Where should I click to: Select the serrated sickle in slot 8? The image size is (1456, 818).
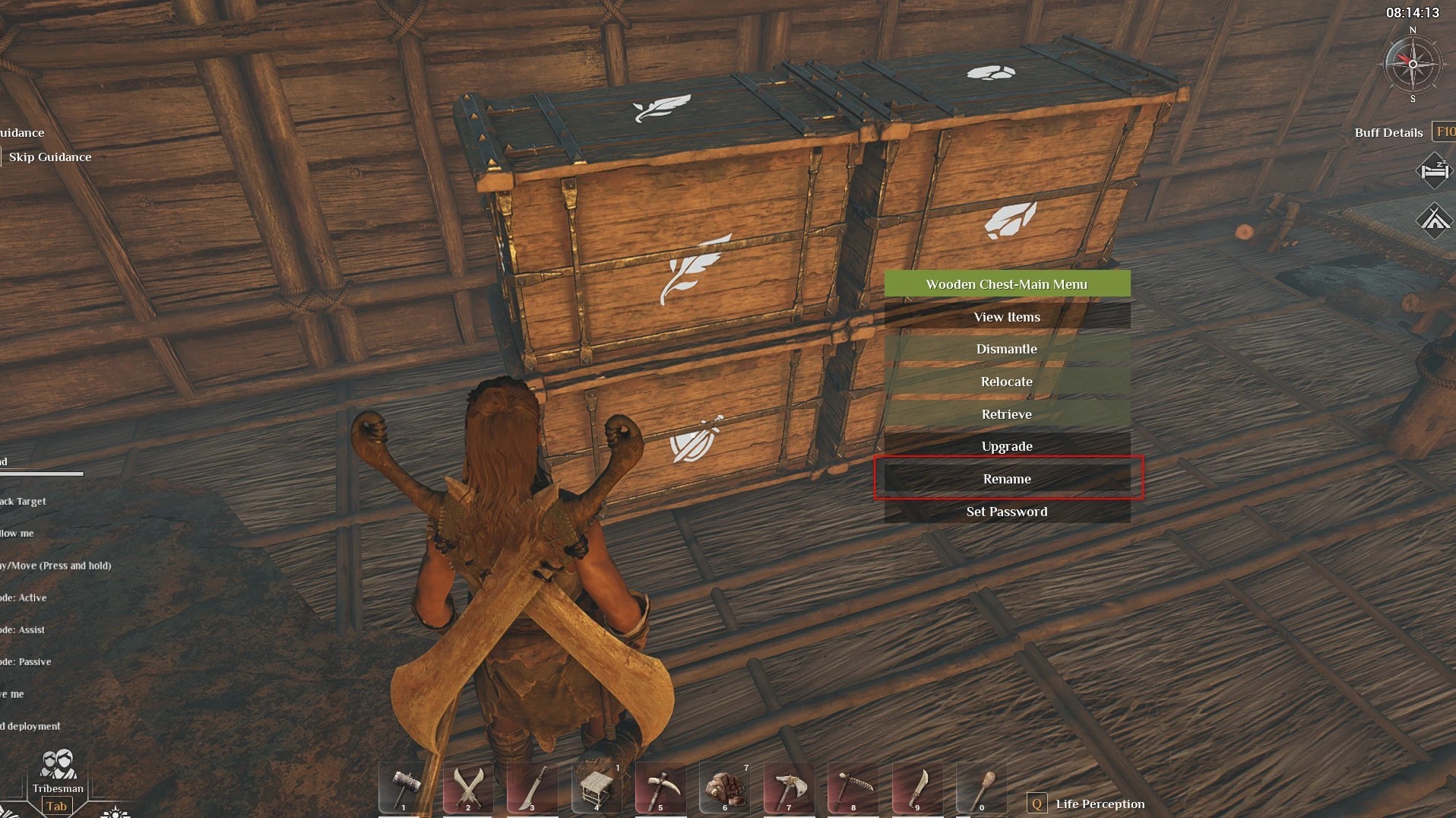(x=853, y=786)
